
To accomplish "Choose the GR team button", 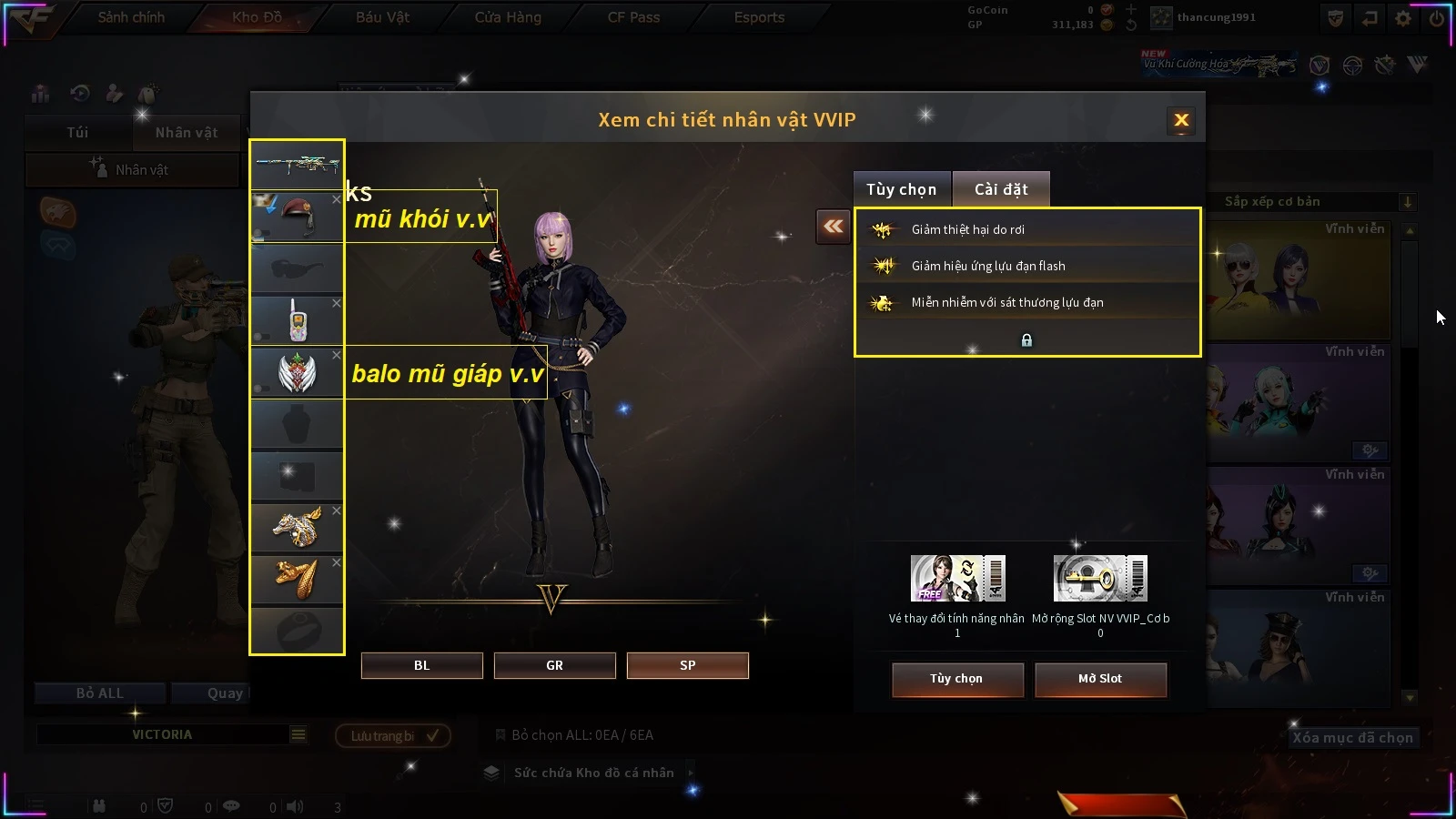I will (x=554, y=665).
